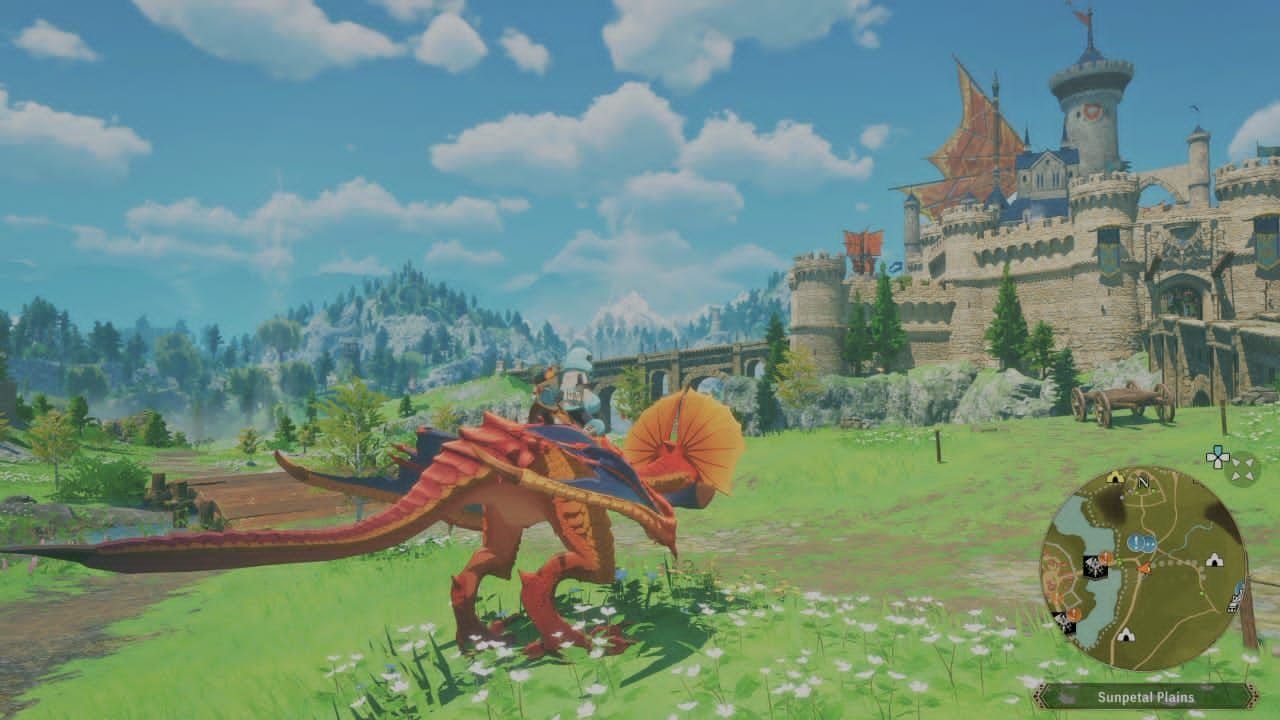Click the four-arrow expand icon above minimap
The width and height of the screenshot is (1280, 720).
click(1242, 468)
